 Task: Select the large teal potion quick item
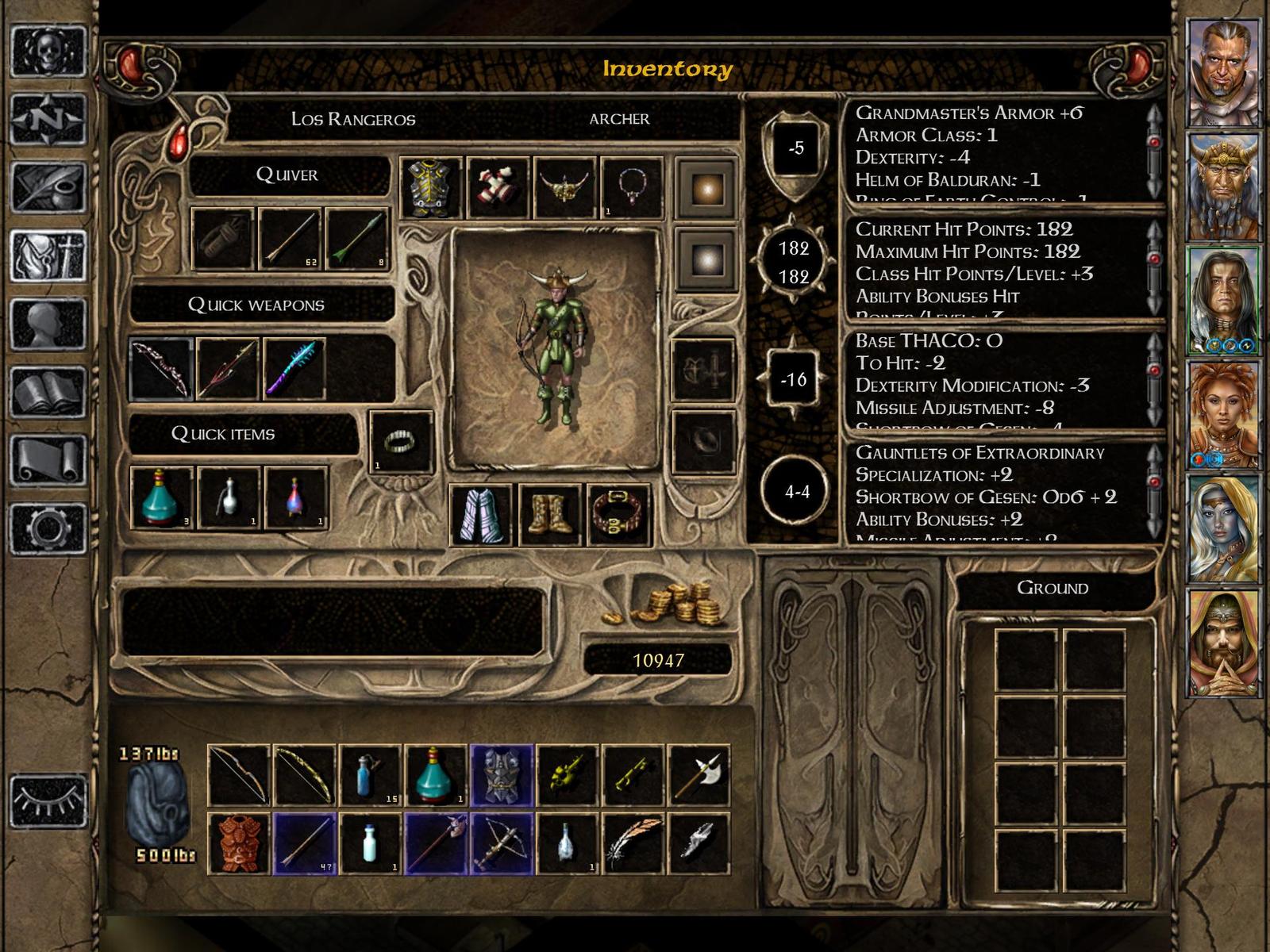161,497
